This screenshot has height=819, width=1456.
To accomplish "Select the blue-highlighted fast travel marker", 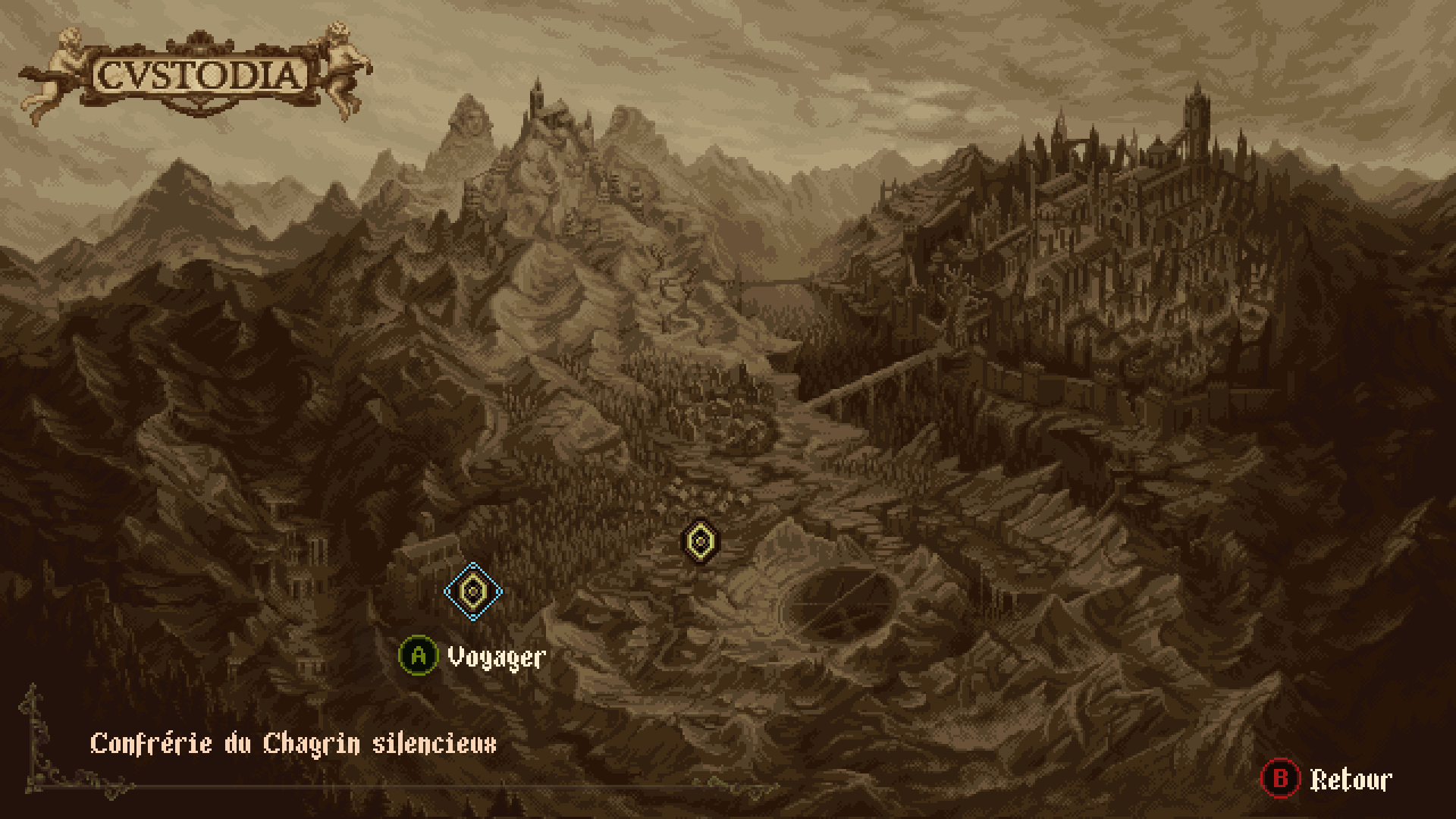I will pos(472,591).
